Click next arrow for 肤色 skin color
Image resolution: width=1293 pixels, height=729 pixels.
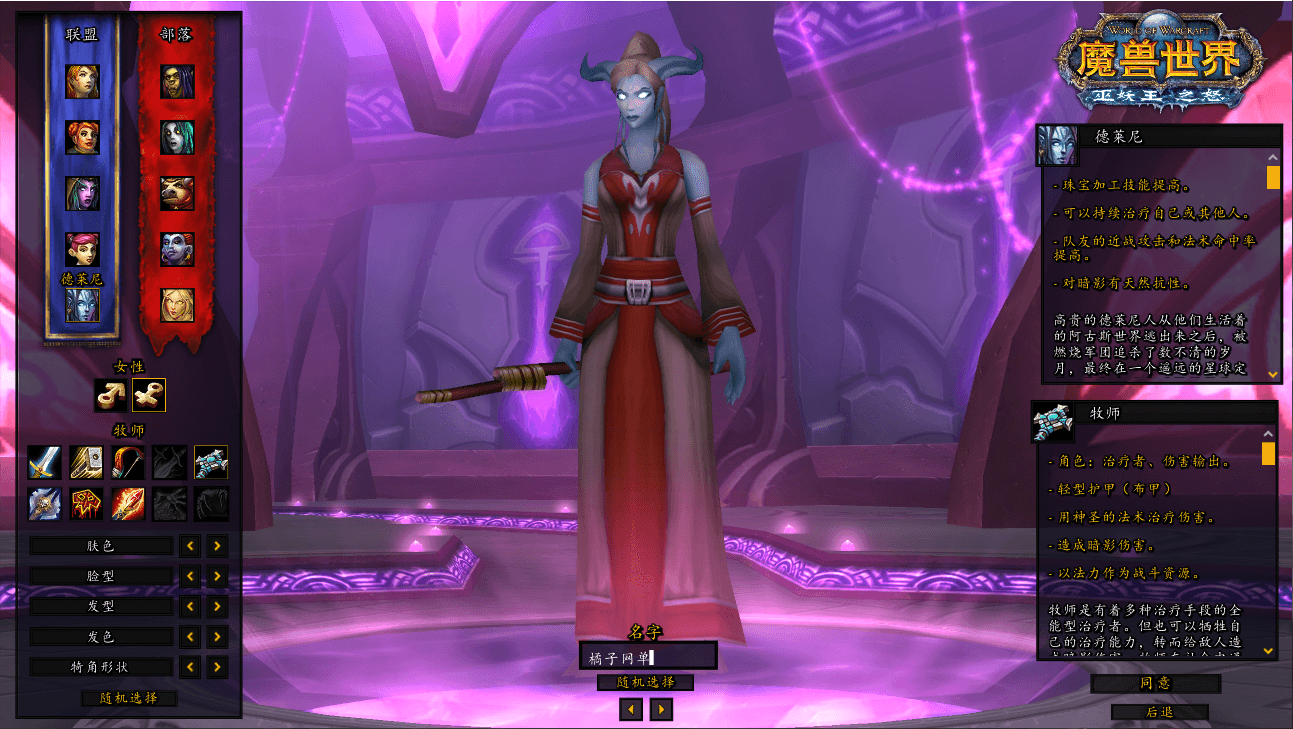(x=218, y=546)
